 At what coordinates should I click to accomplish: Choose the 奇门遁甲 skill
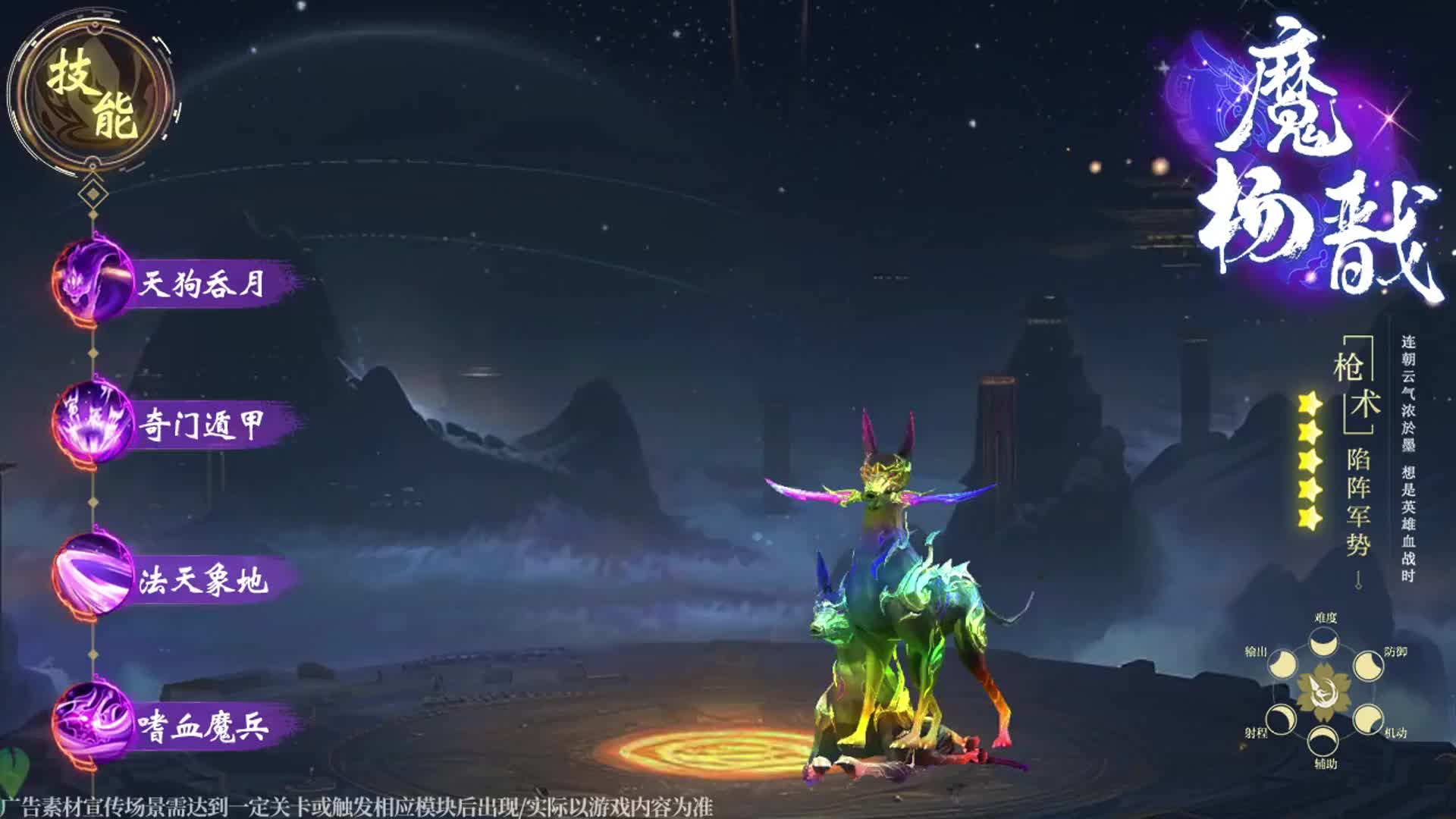coord(174,425)
